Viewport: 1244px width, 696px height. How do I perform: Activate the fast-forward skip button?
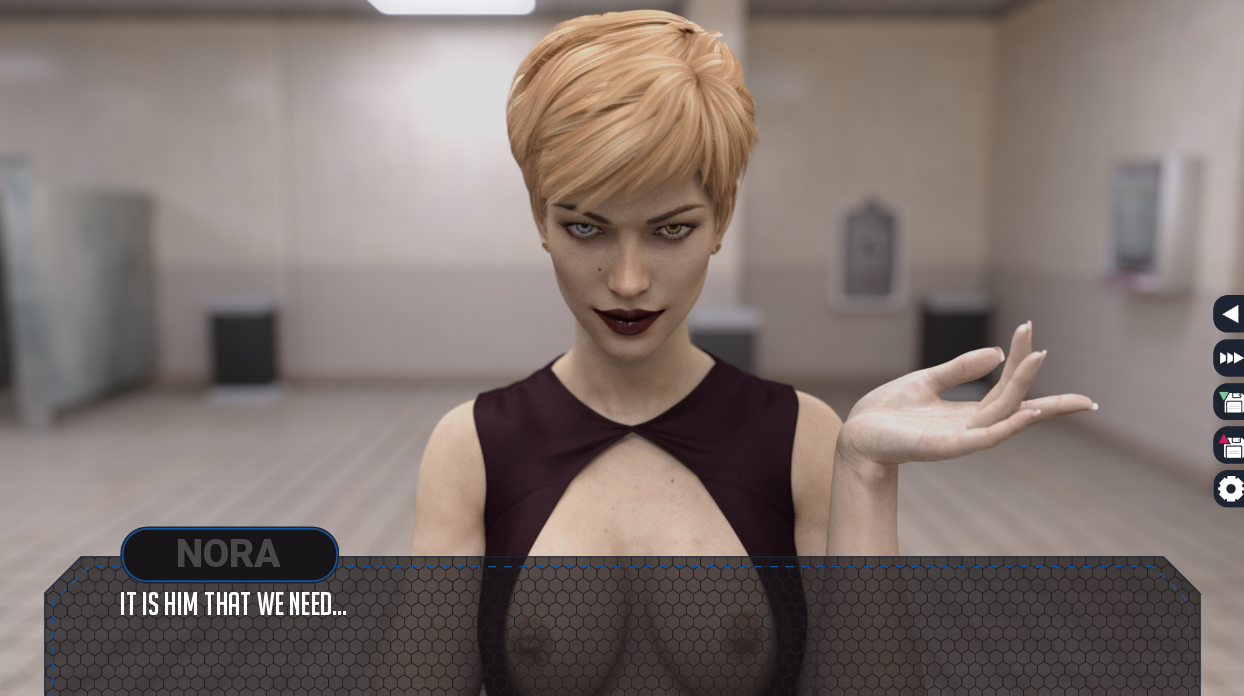pyautogui.click(x=1230, y=358)
